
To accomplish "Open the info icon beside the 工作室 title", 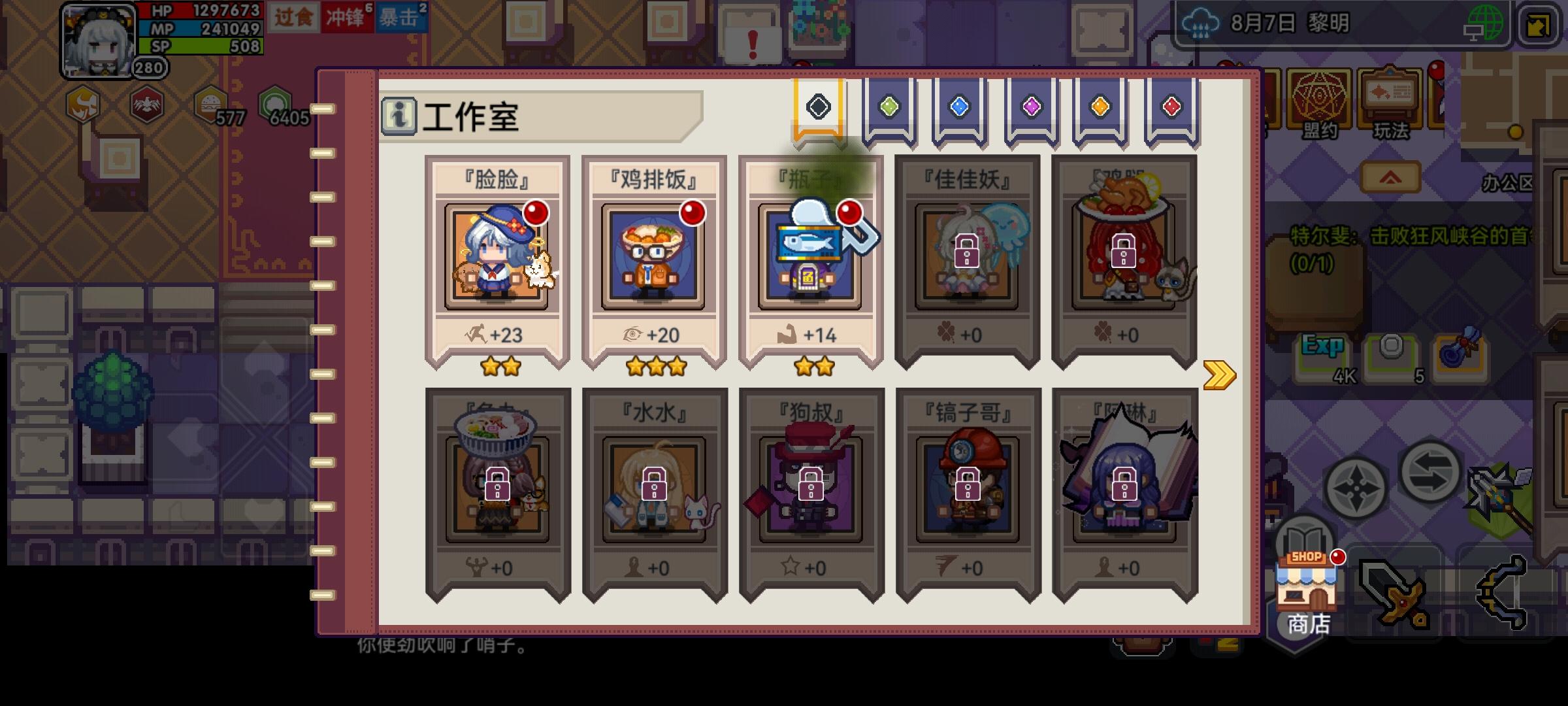I will click(x=400, y=116).
